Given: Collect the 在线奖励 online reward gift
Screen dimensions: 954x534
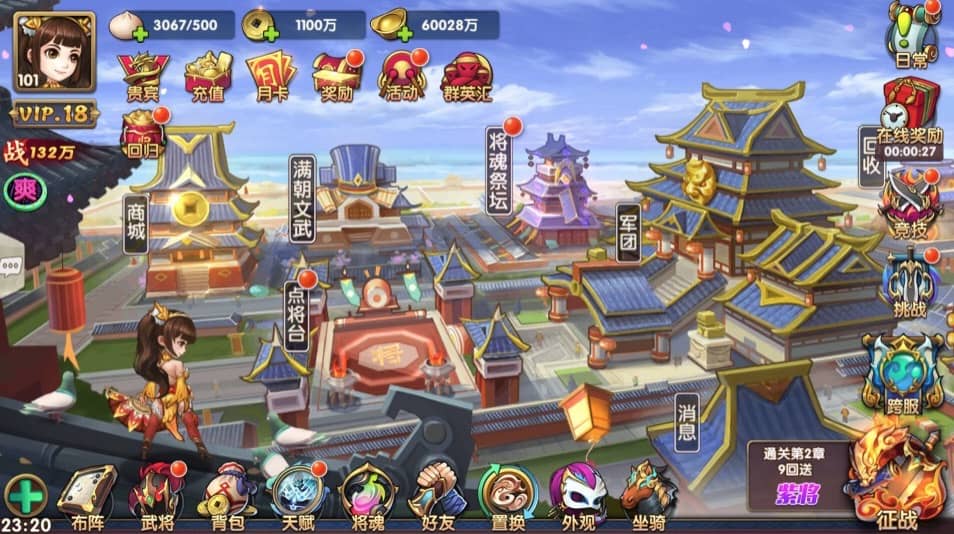Looking at the screenshot, I should [910, 108].
